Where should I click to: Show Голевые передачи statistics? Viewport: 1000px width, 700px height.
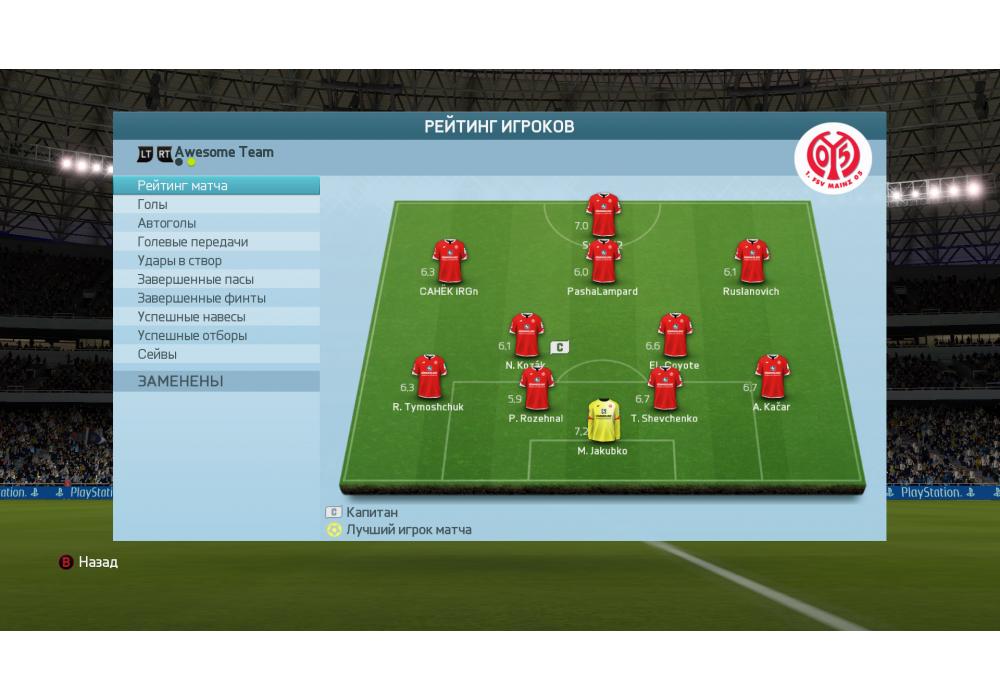(216, 242)
